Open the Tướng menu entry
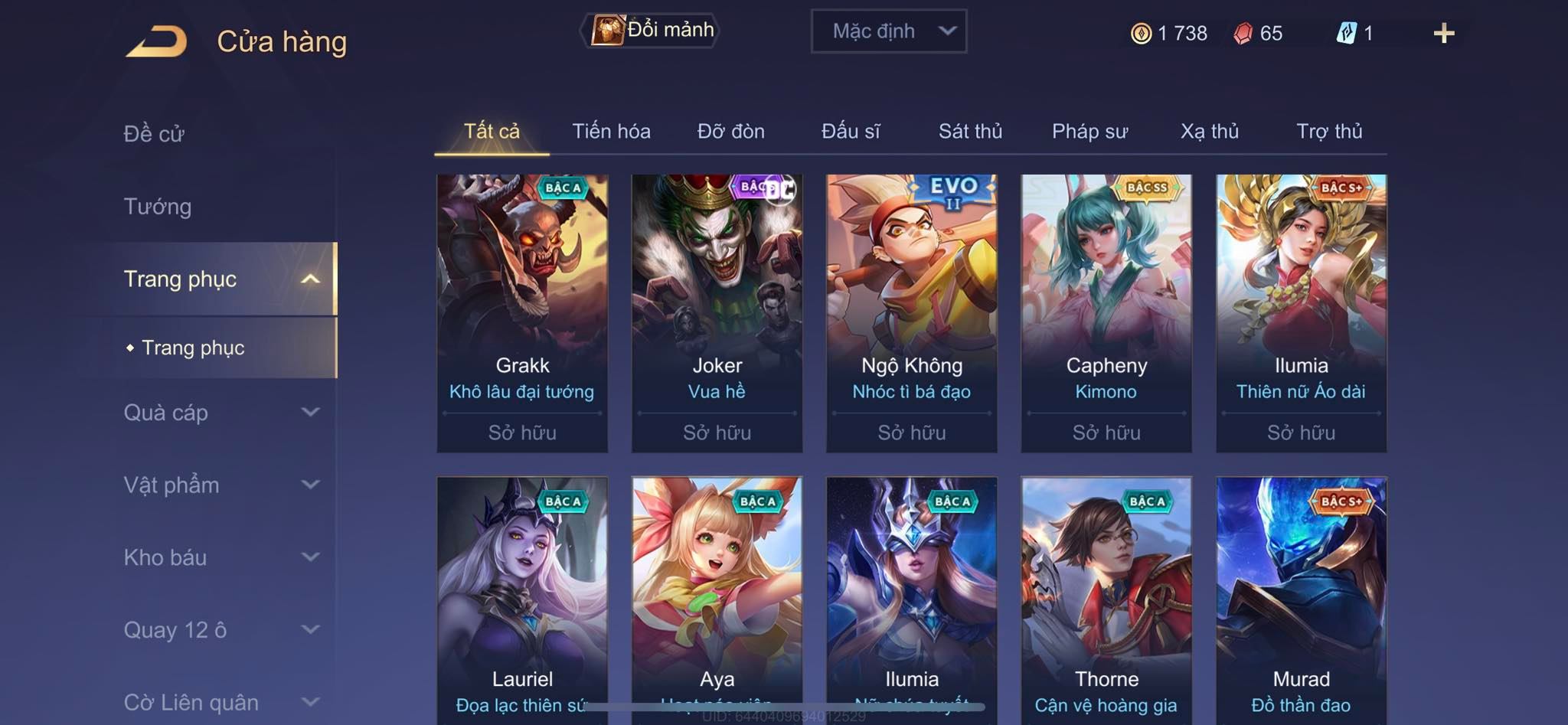The image size is (1568, 725). tap(158, 207)
